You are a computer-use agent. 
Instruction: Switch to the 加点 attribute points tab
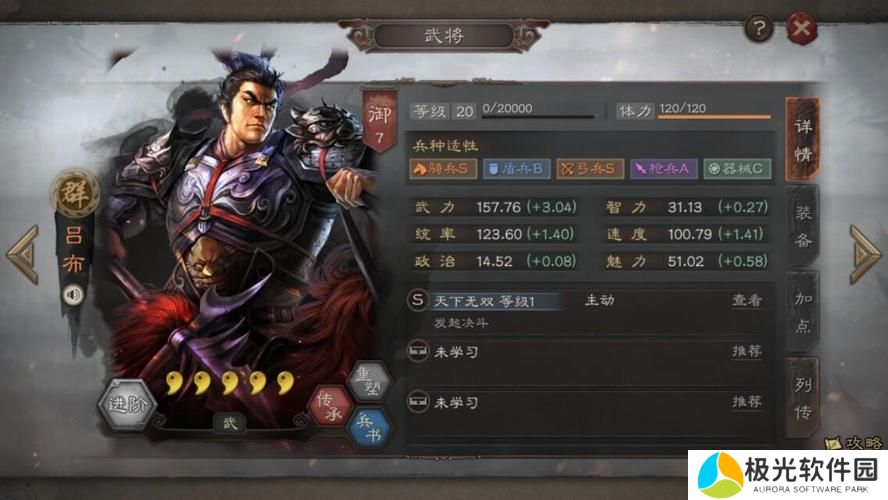(803, 313)
